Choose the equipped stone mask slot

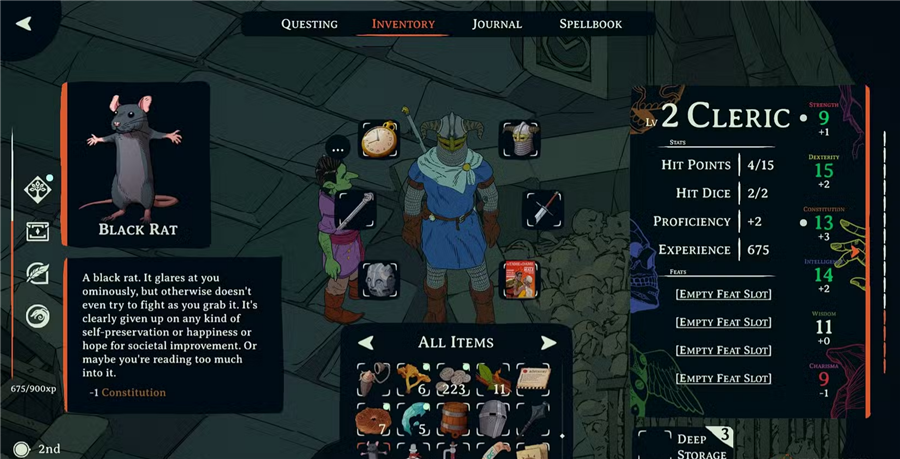(380, 279)
